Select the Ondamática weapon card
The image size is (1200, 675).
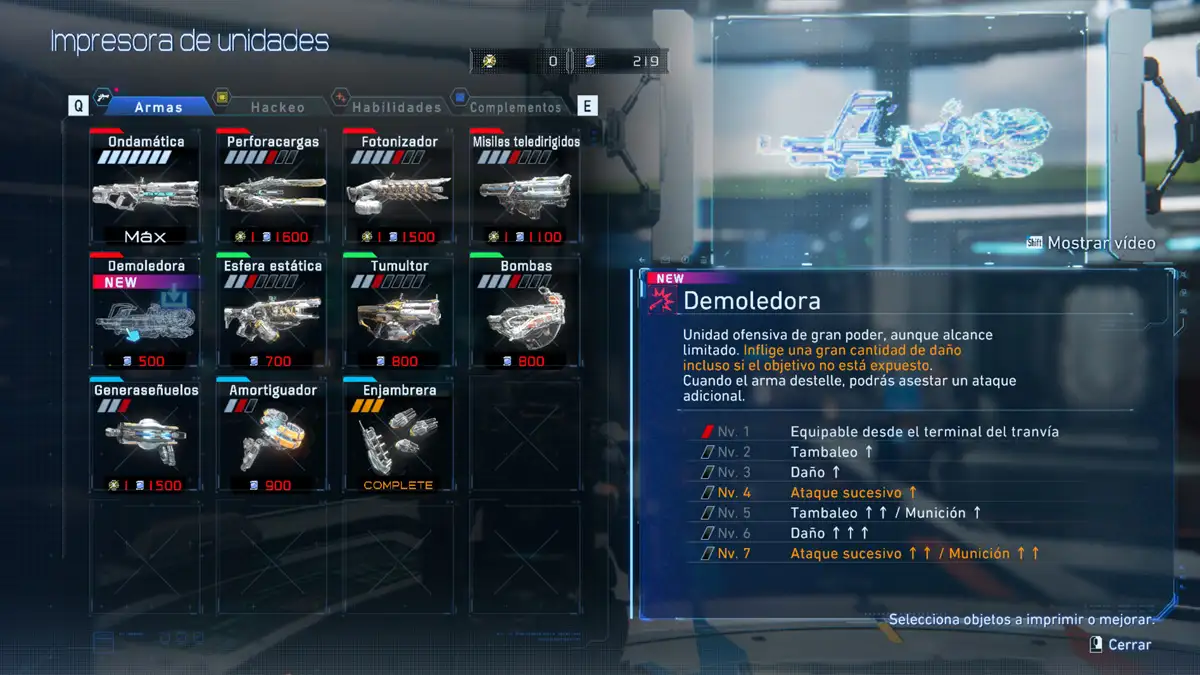click(145, 188)
